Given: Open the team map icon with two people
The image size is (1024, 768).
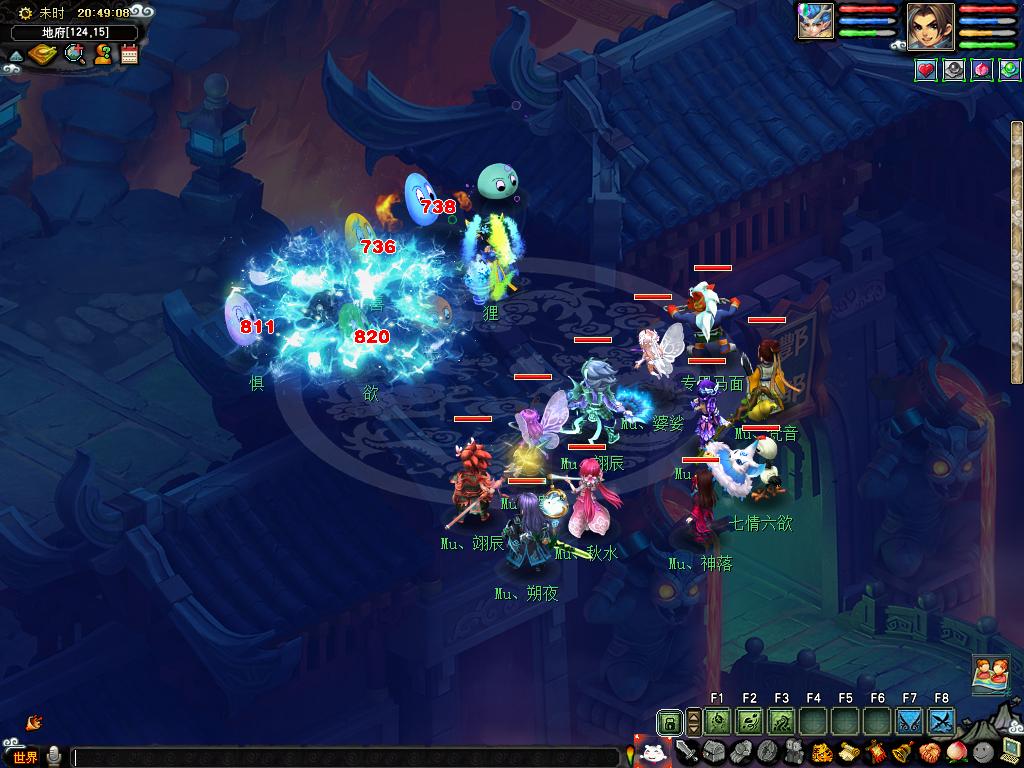Looking at the screenshot, I should [x=989, y=674].
